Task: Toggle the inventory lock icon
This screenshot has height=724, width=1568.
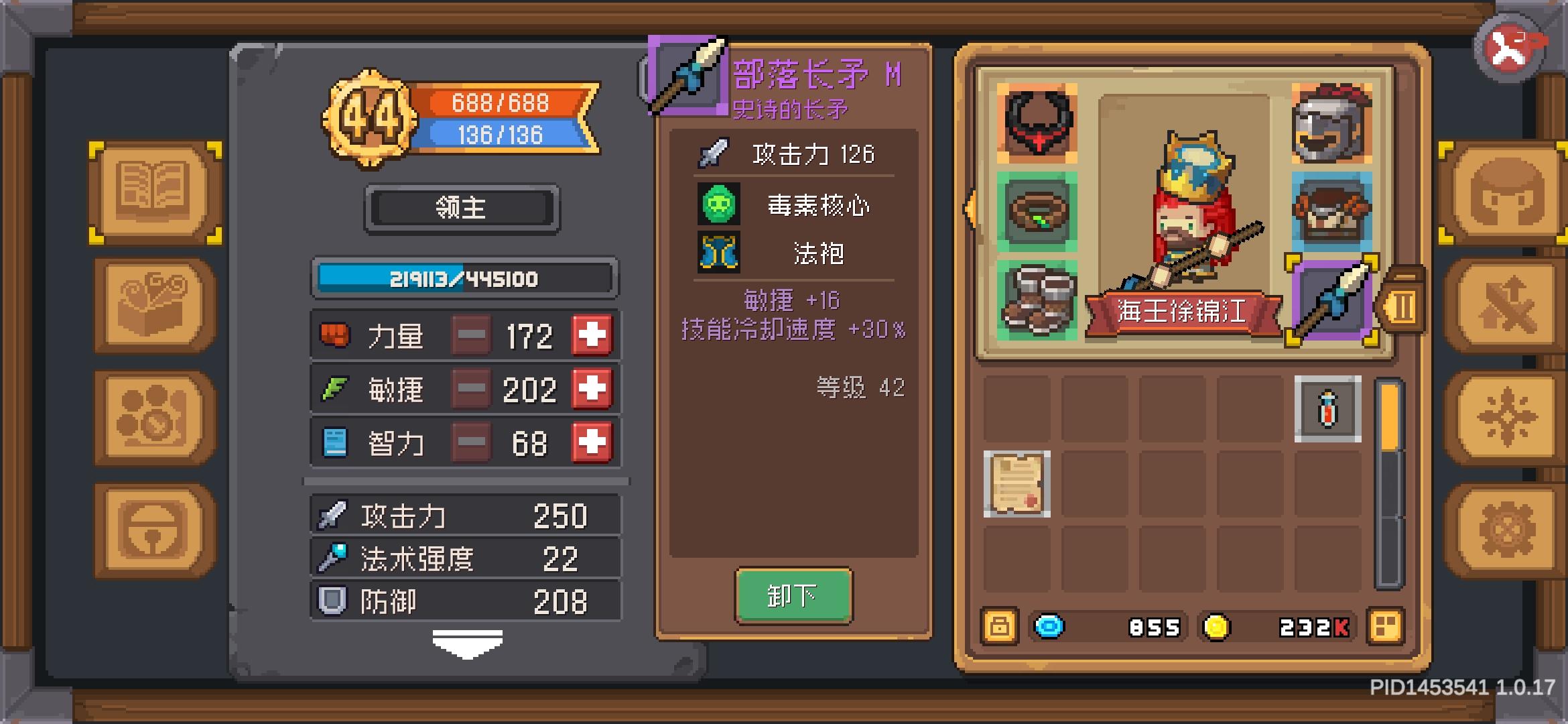Action: pos(998,627)
